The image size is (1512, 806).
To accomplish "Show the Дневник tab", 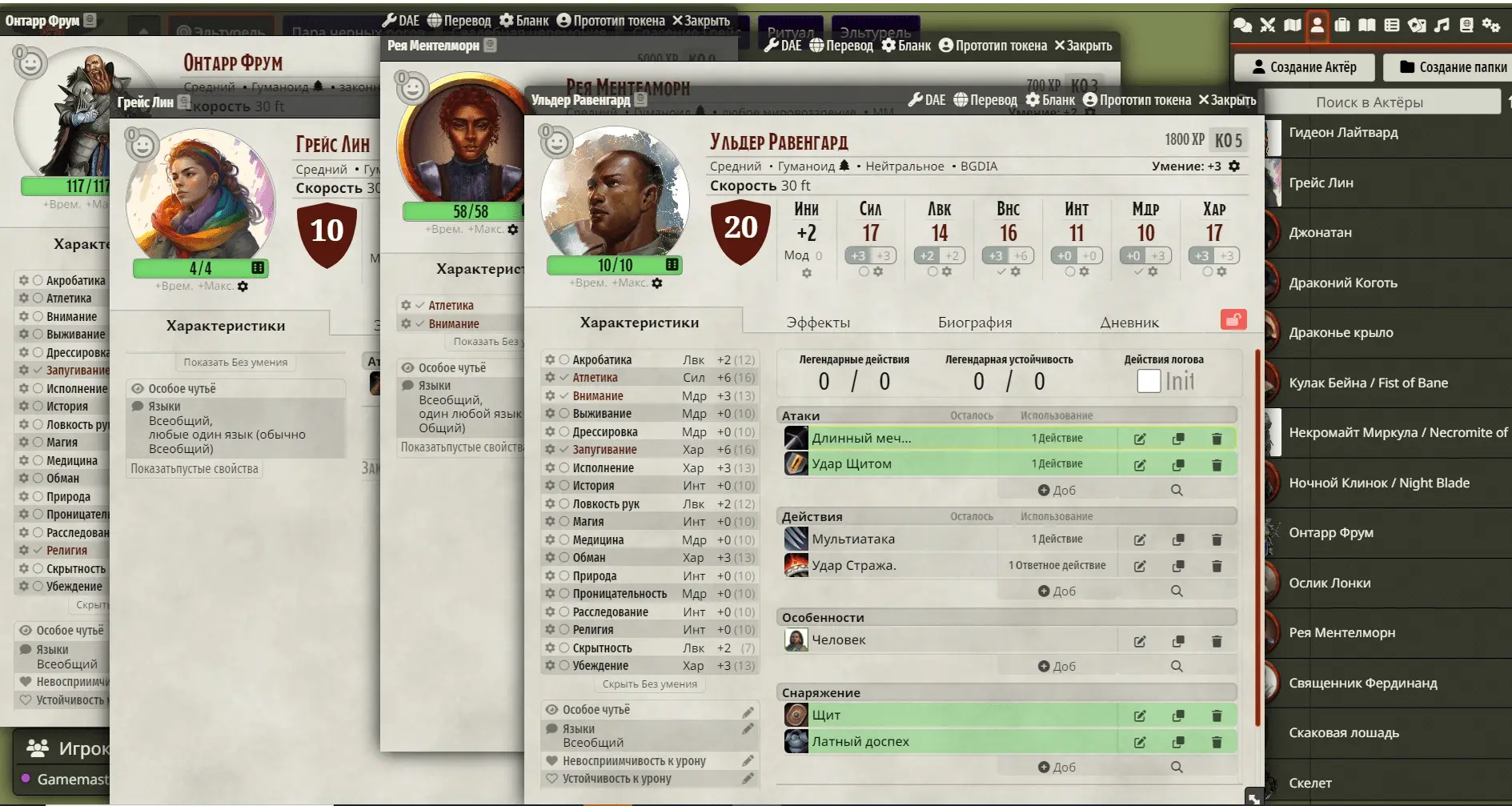I will 1129,323.
